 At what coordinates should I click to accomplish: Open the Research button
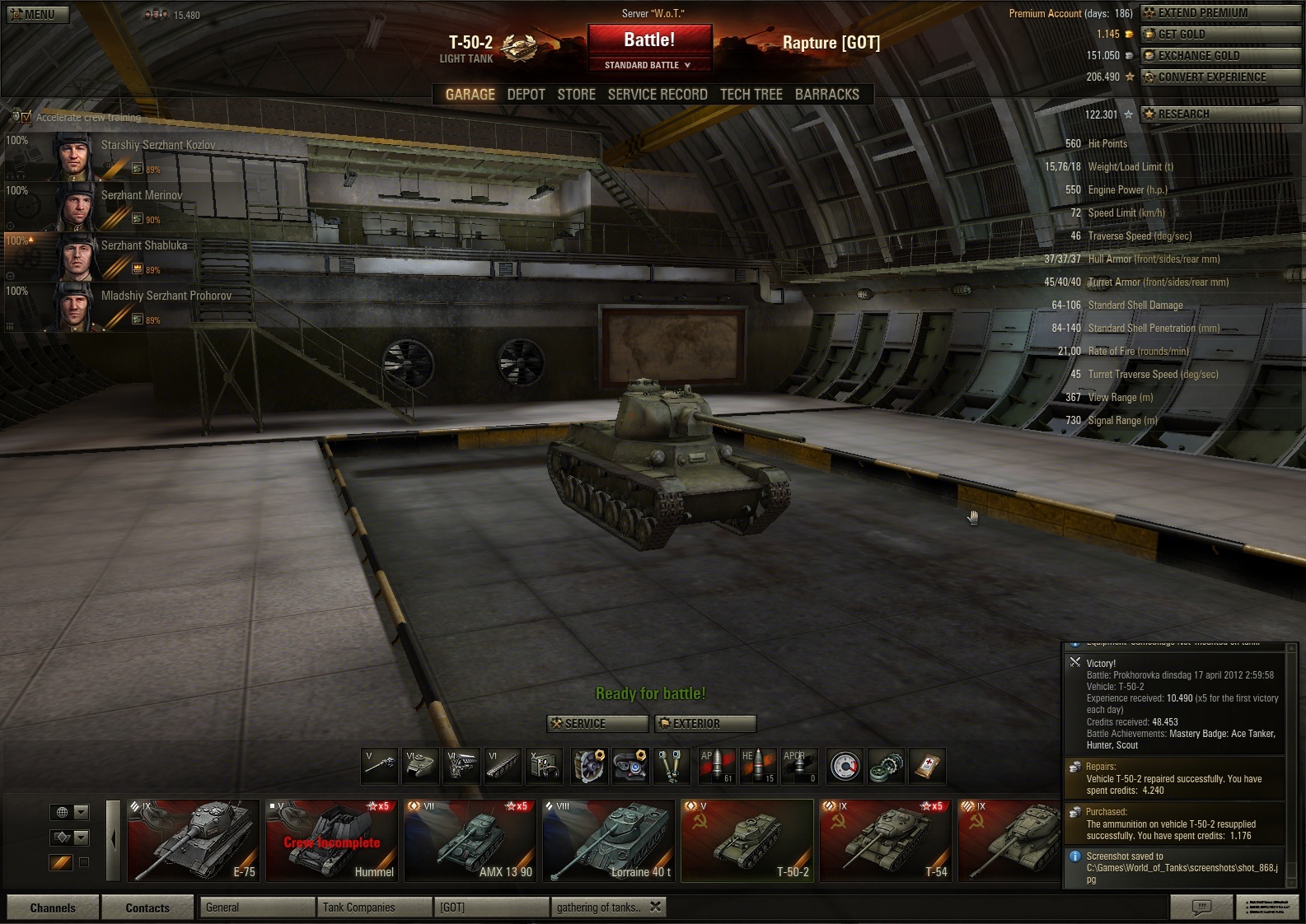[x=1220, y=114]
